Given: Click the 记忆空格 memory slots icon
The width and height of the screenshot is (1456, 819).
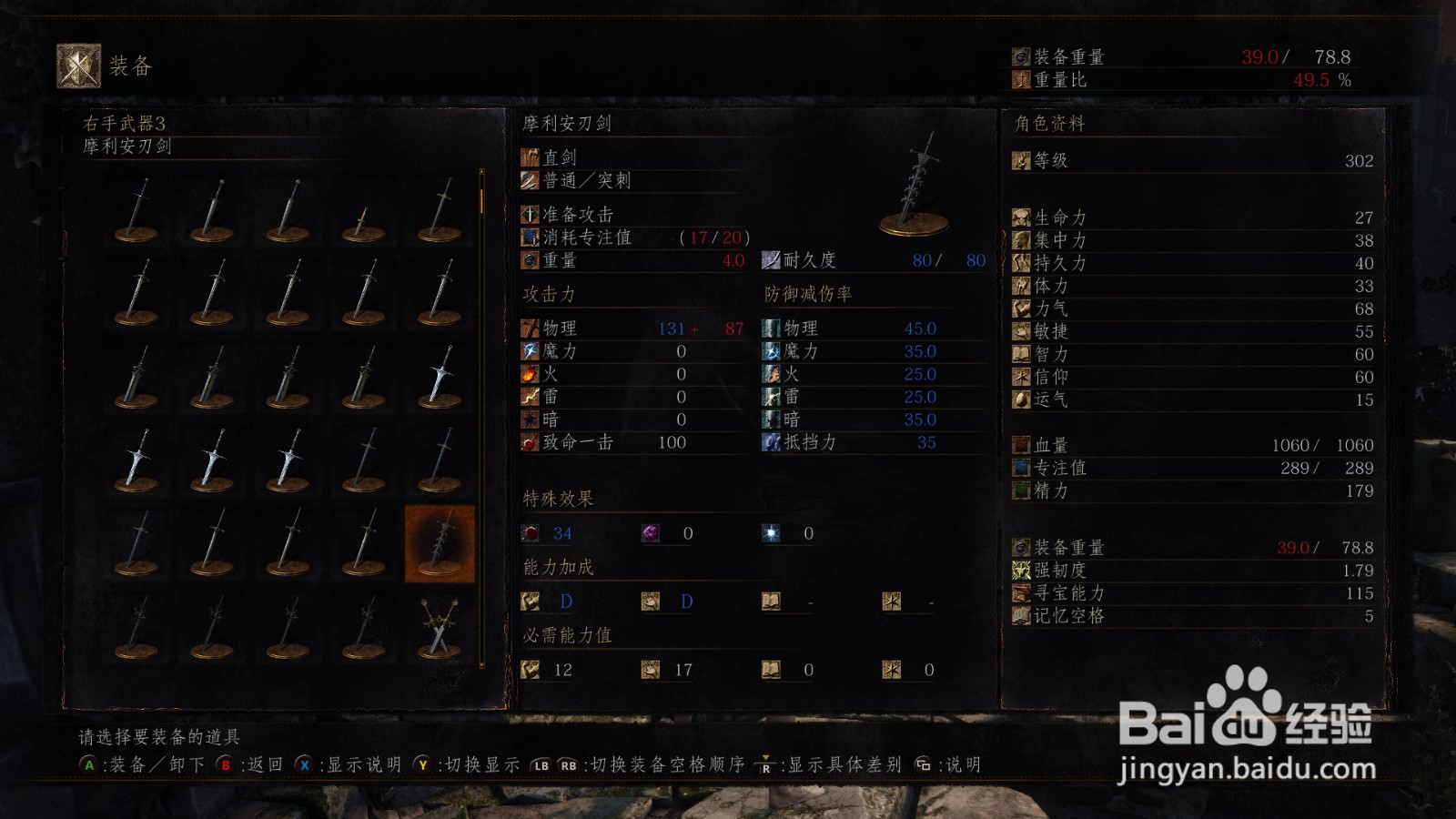Looking at the screenshot, I should (1020, 615).
